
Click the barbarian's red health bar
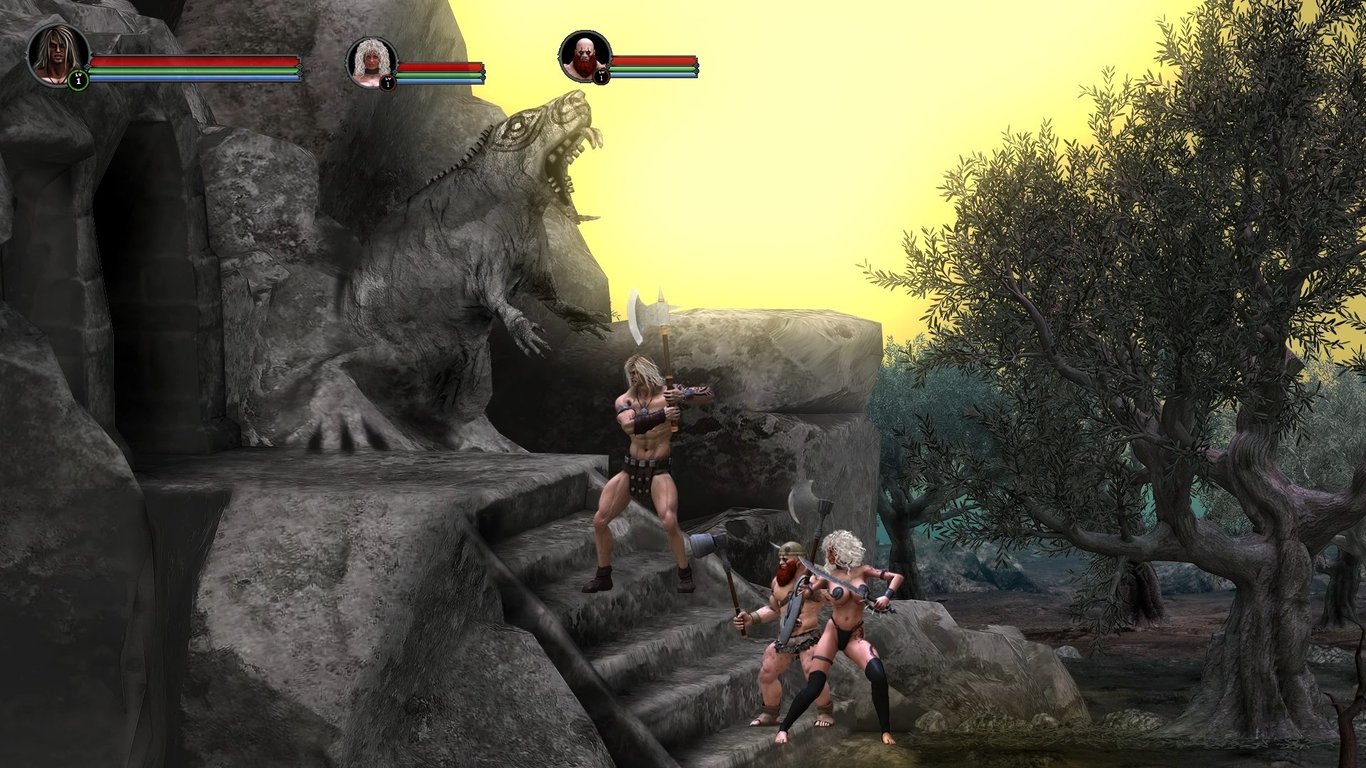pos(193,62)
